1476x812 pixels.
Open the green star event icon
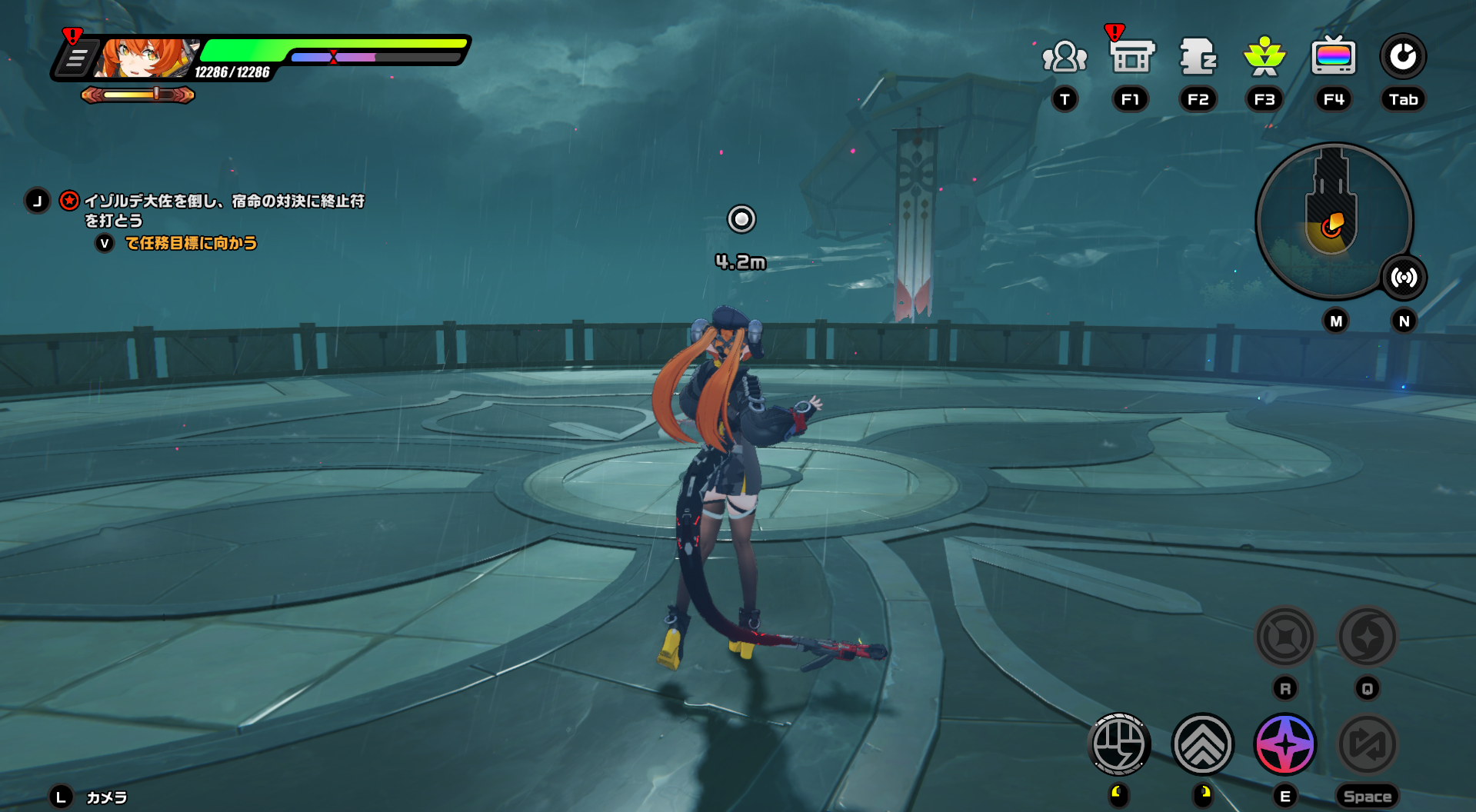1264,57
